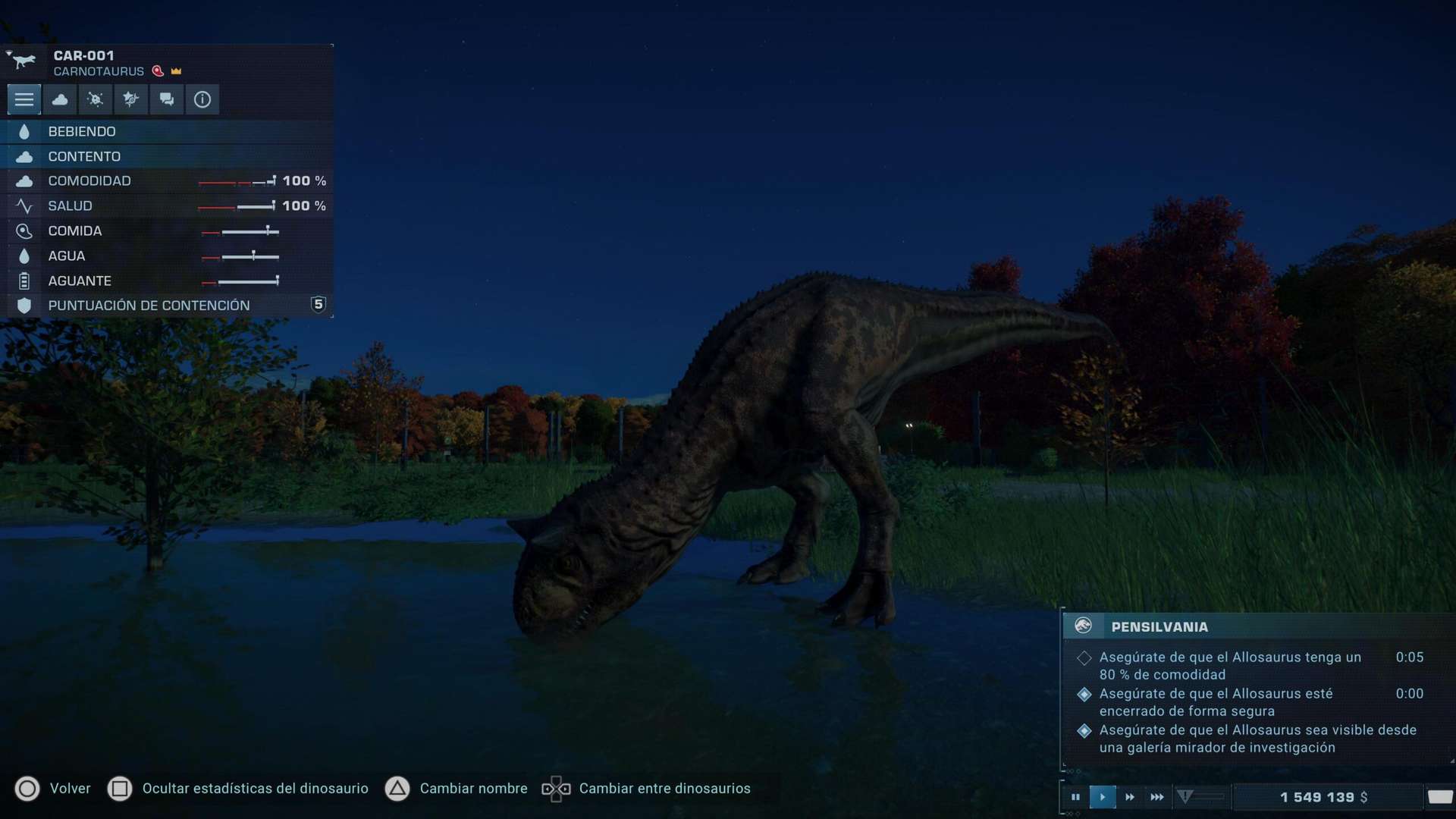Open the cloud comfort tab
The height and width of the screenshot is (819, 1456).
click(x=60, y=99)
